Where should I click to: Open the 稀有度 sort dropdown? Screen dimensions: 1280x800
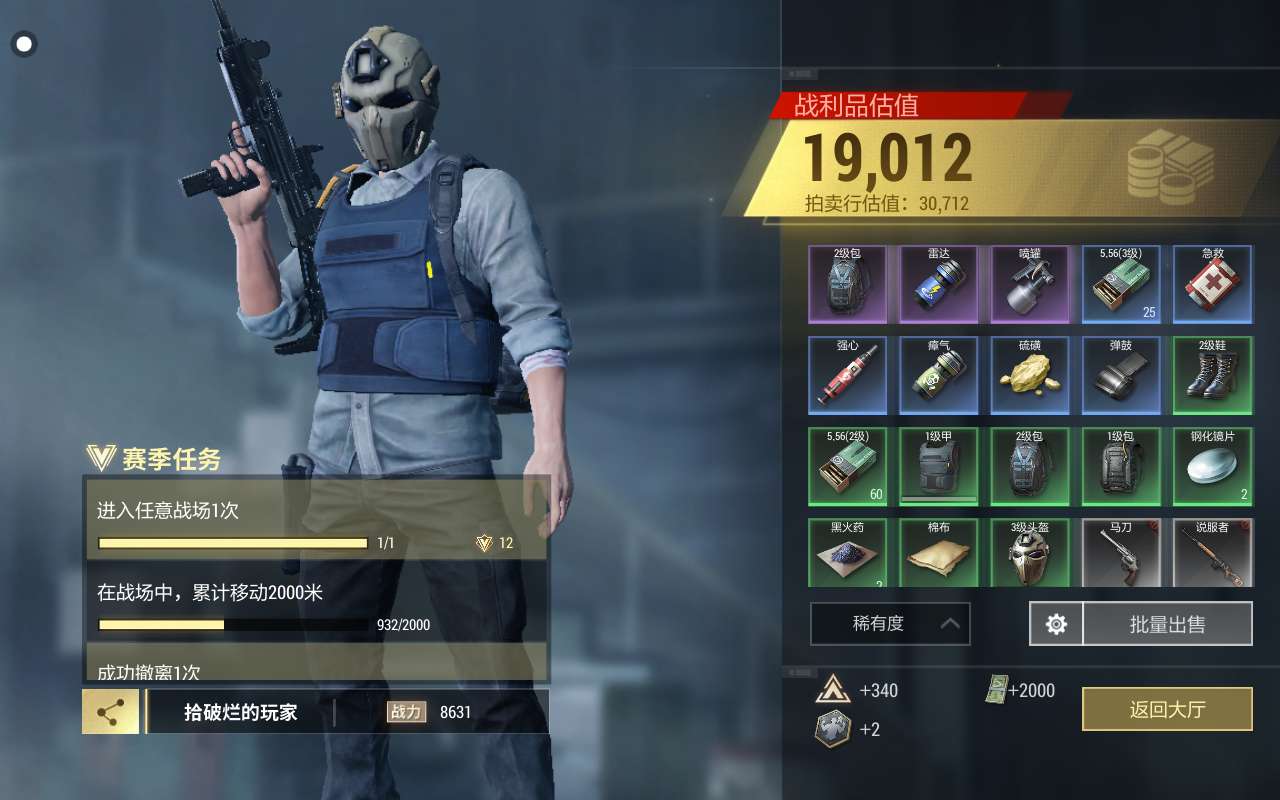click(889, 624)
